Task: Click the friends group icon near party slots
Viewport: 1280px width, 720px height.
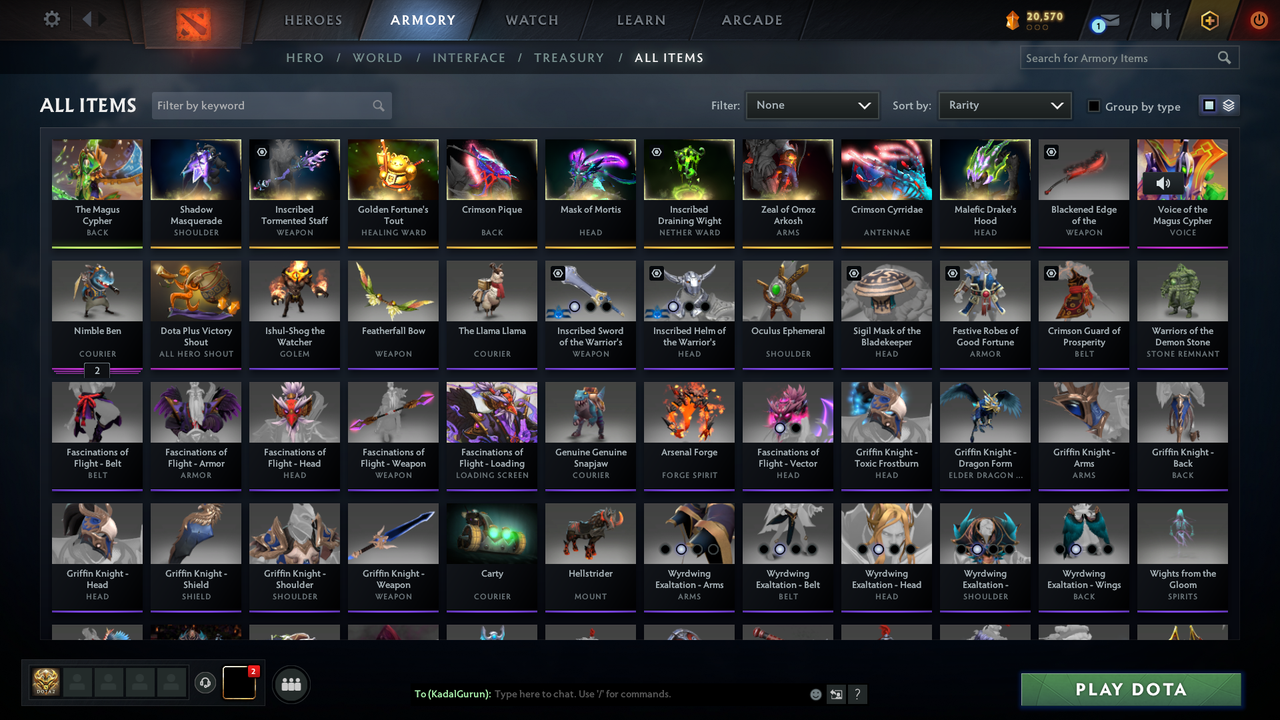Action: (289, 683)
